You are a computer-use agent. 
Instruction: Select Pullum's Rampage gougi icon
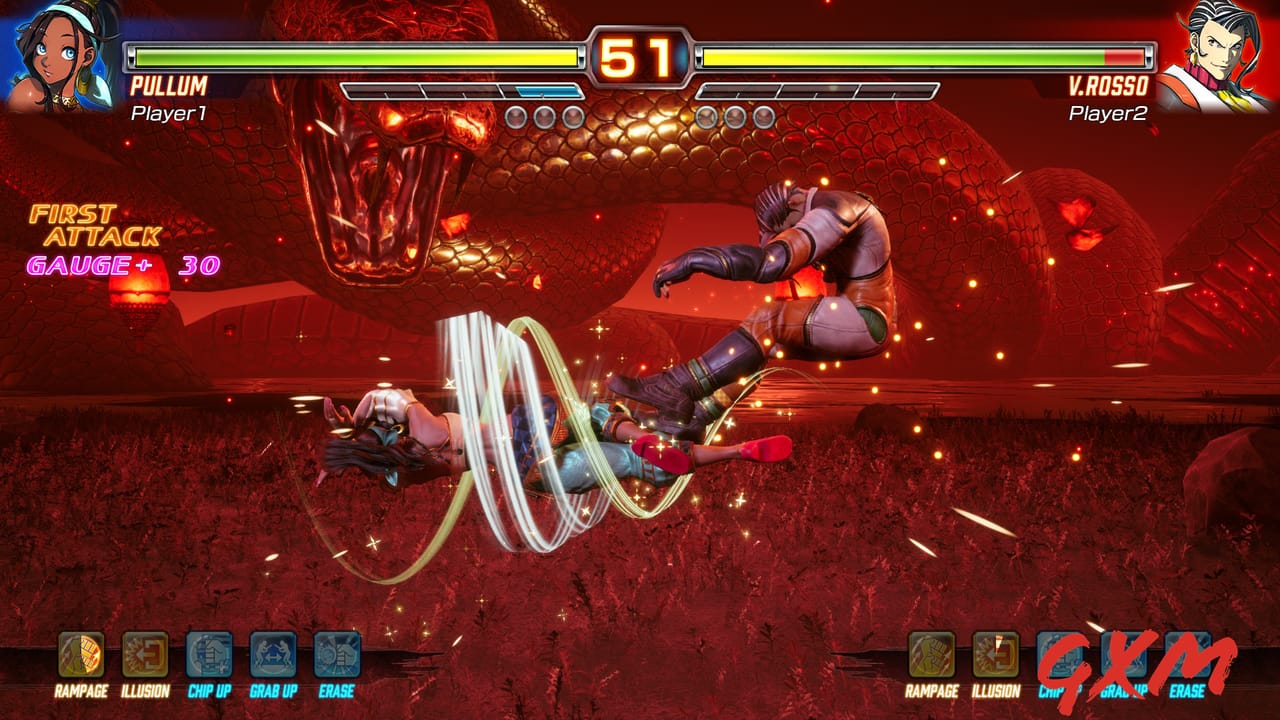[x=81, y=655]
